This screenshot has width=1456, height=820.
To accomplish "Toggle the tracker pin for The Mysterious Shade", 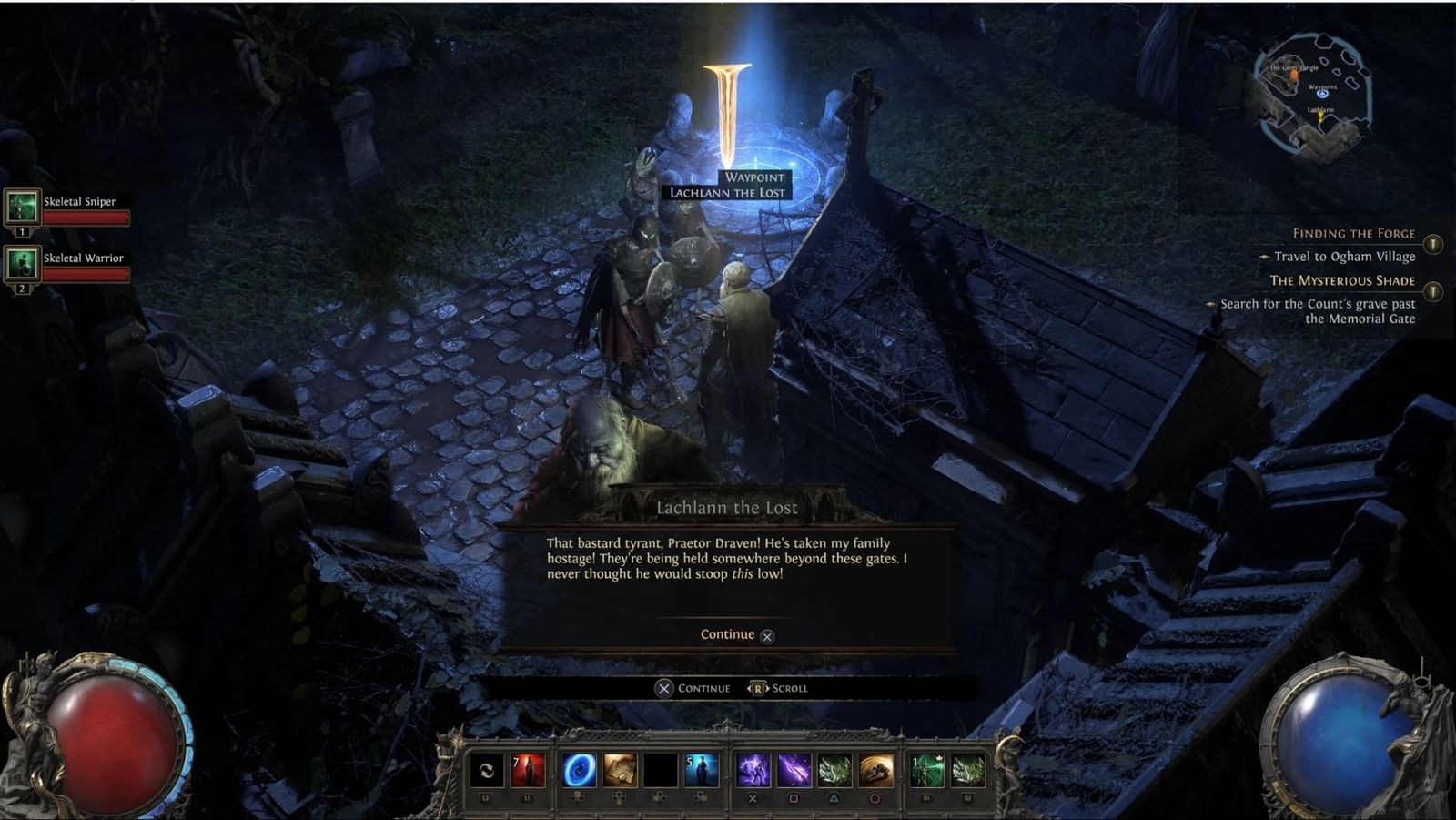I will pyautogui.click(x=1435, y=292).
